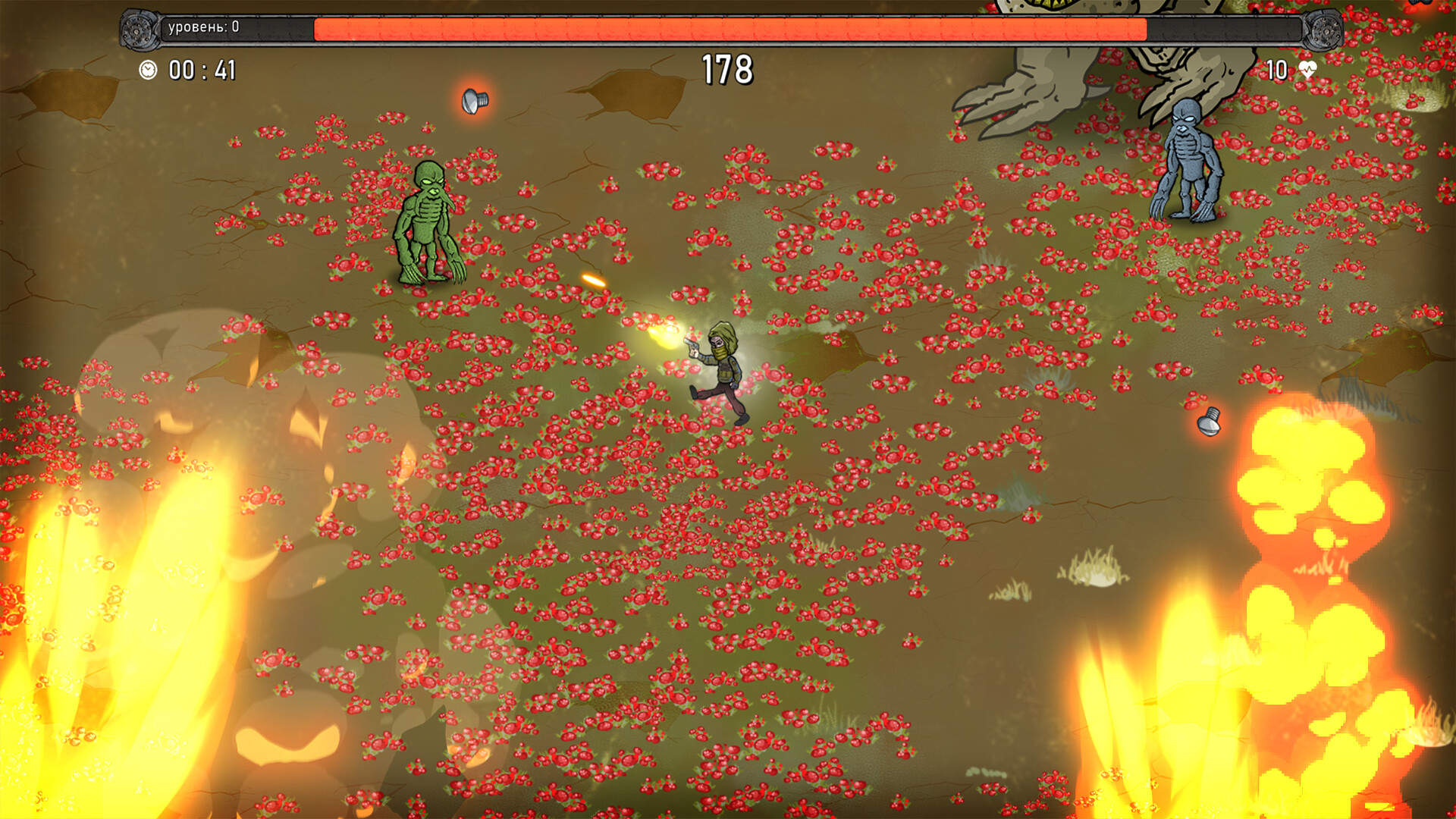Click the health count showing 10
The height and width of the screenshot is (819, 1456).
pyautogui.click(x=1276, y=70)
